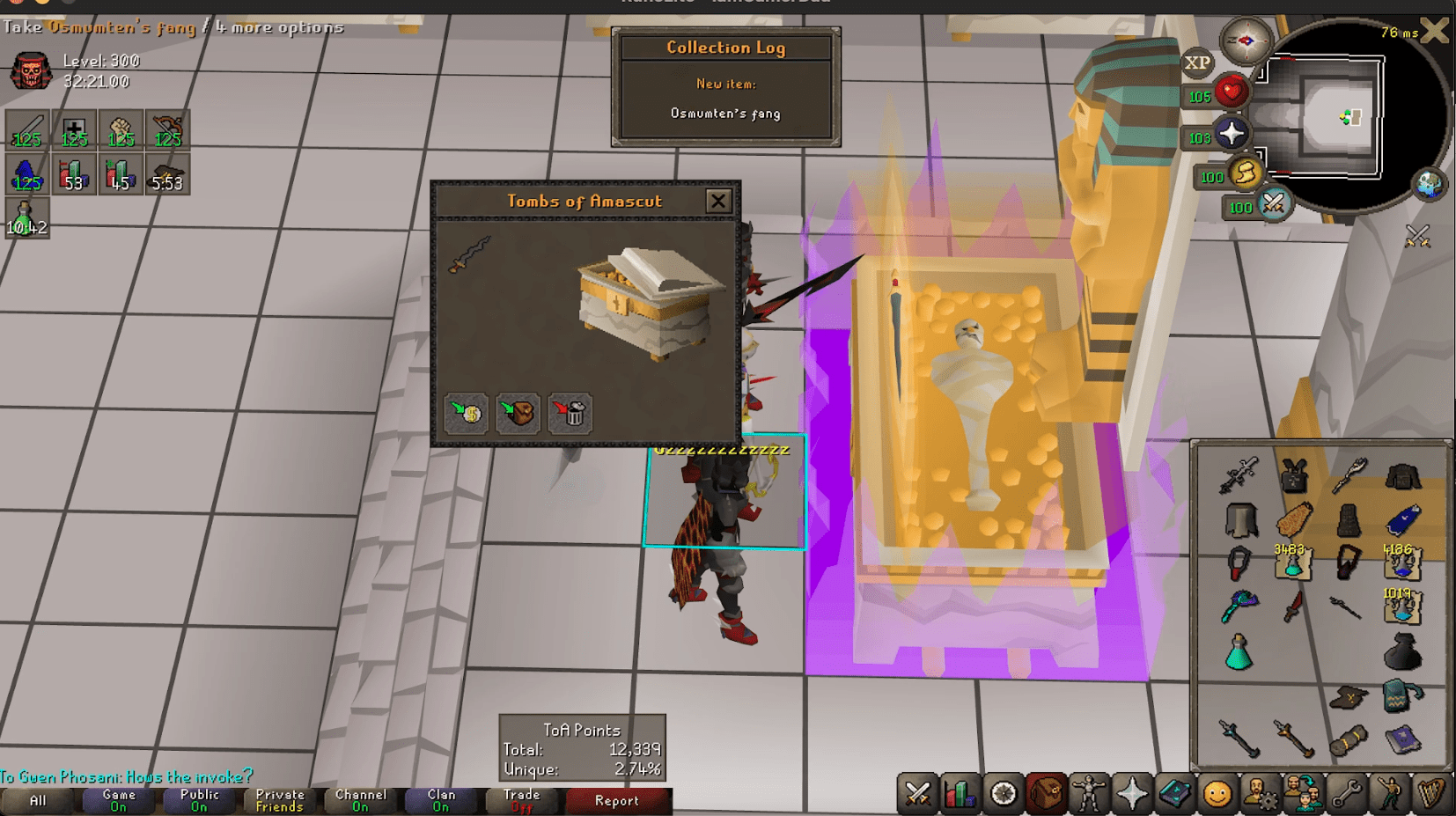Take loot to inventory via bag icon
Viewport: 1456px width, 816px height.
pos(518,414)
